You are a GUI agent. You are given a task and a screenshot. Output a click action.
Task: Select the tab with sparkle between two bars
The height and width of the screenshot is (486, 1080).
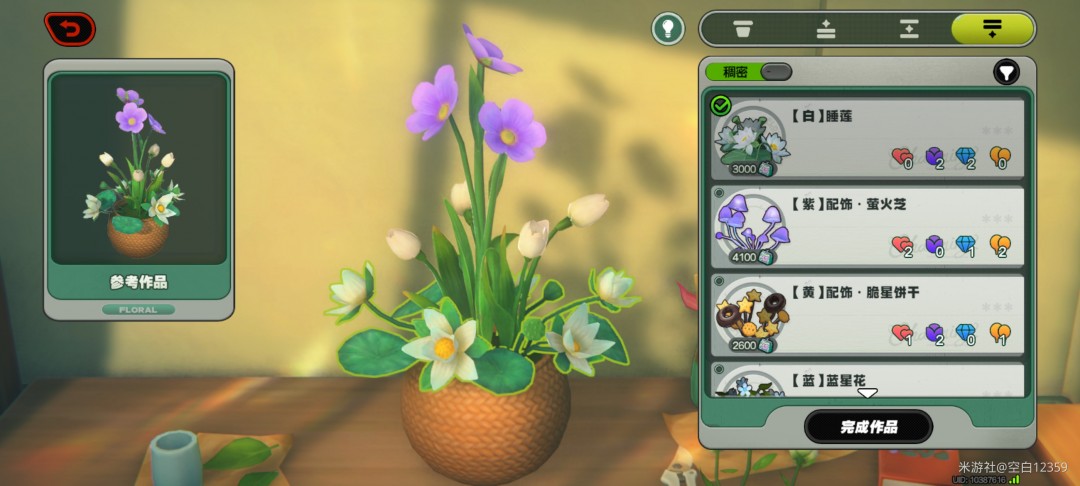908,28
